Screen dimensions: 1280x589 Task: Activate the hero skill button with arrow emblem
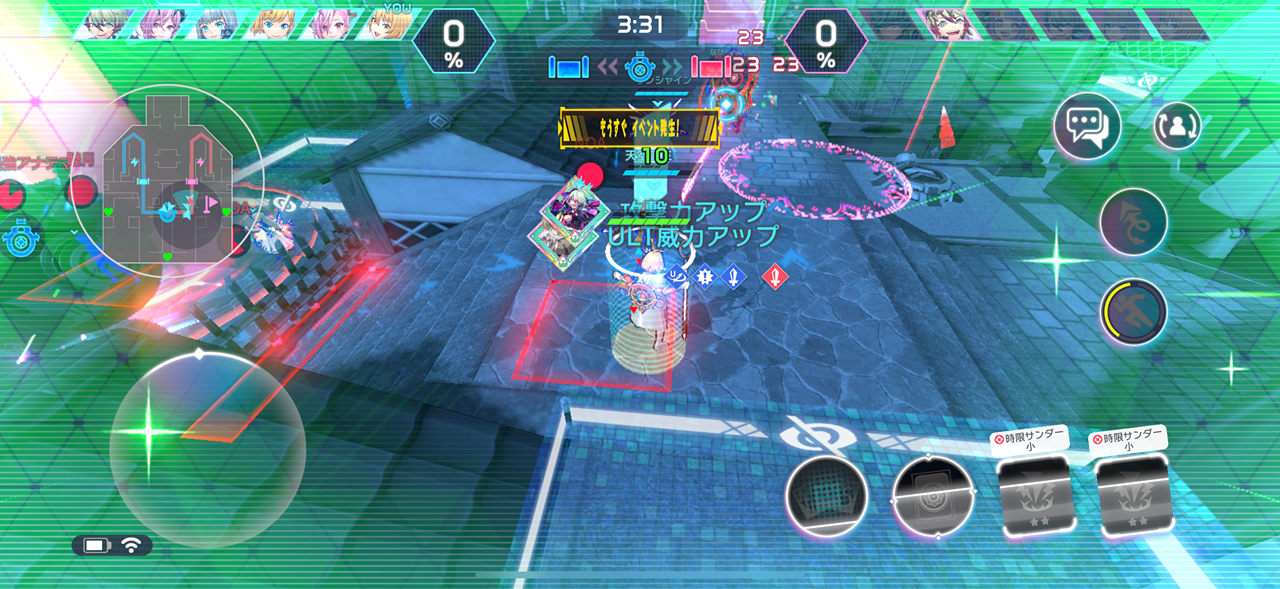[1133, 221]
